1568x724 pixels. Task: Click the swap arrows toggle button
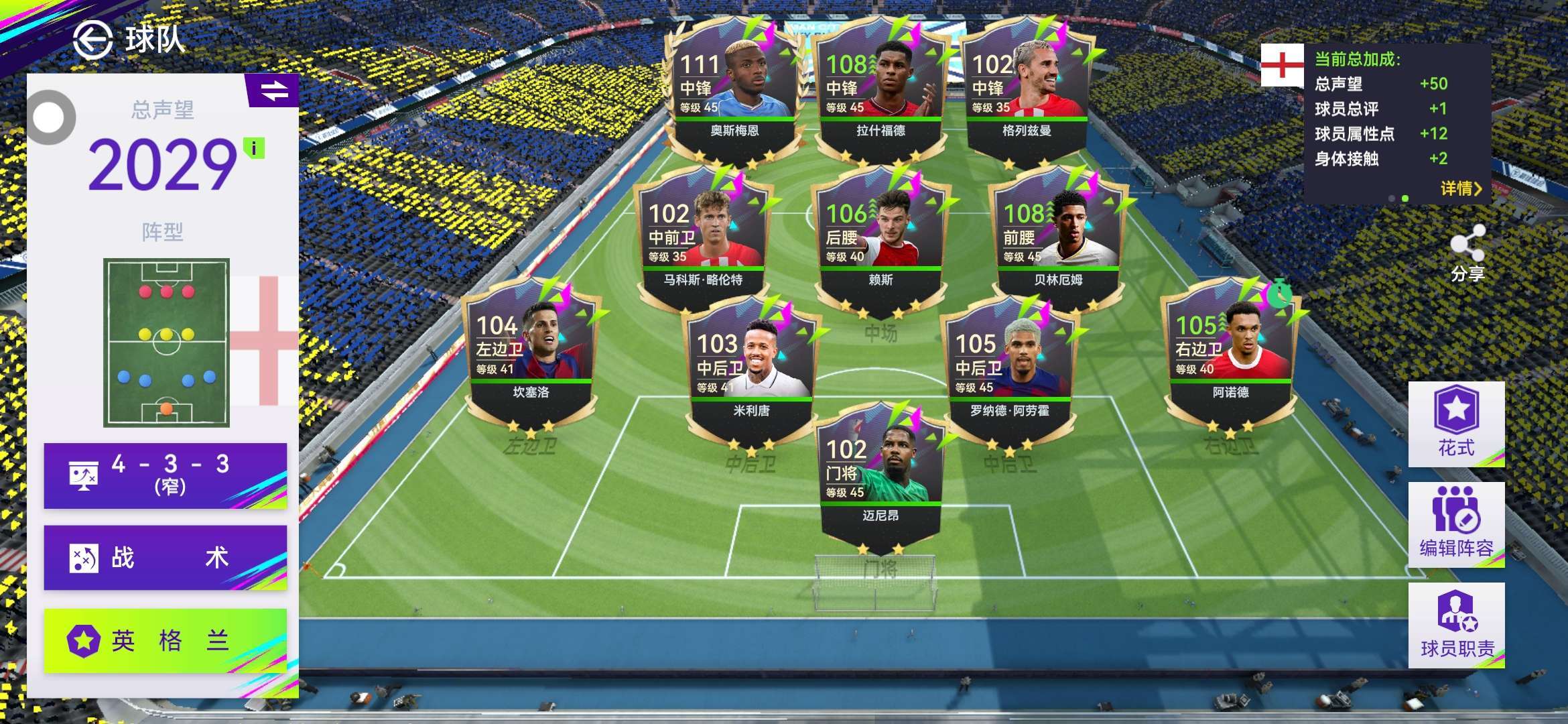273,90
